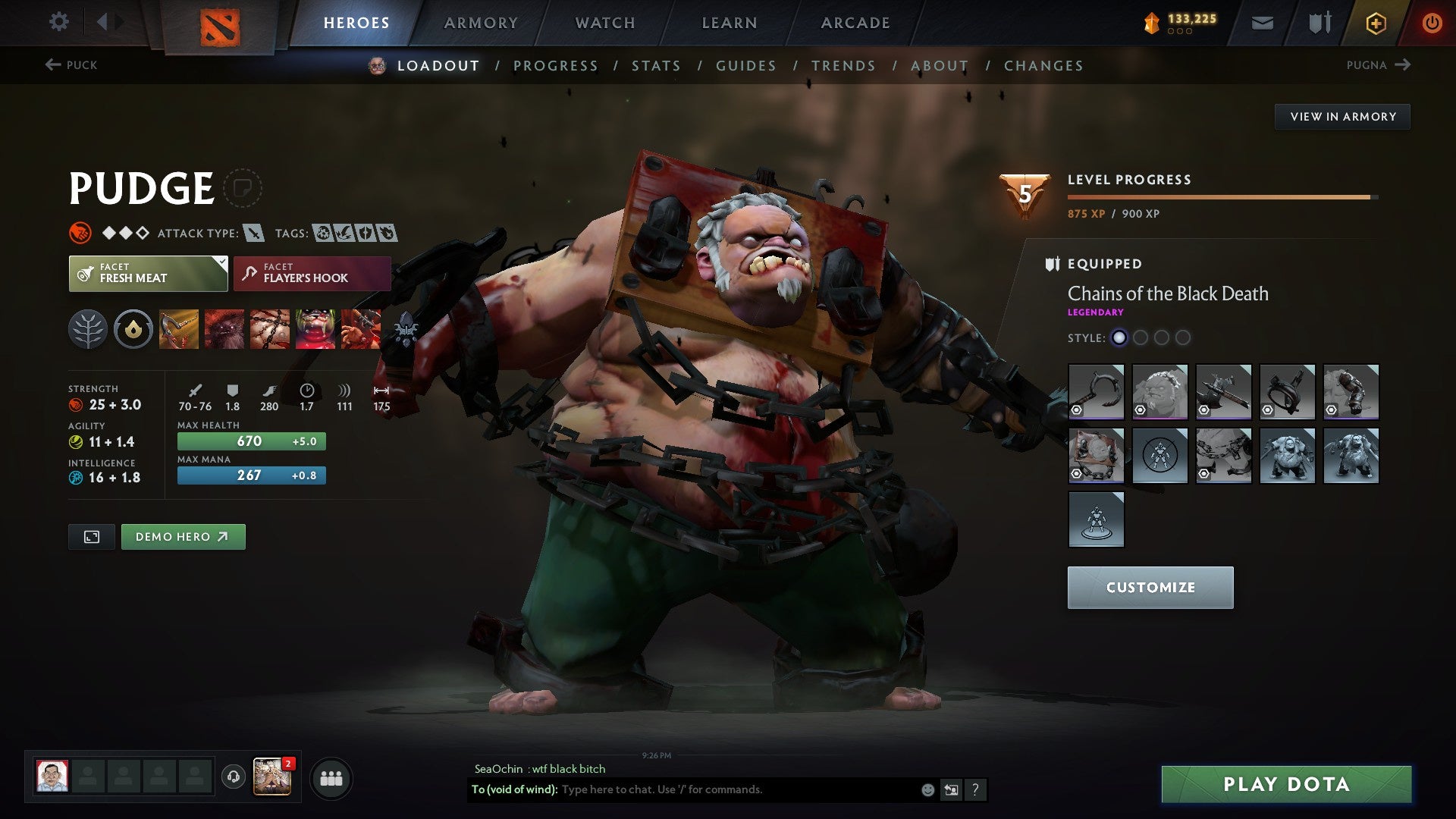Select the Meat Hook ability icon

point(178,328)
